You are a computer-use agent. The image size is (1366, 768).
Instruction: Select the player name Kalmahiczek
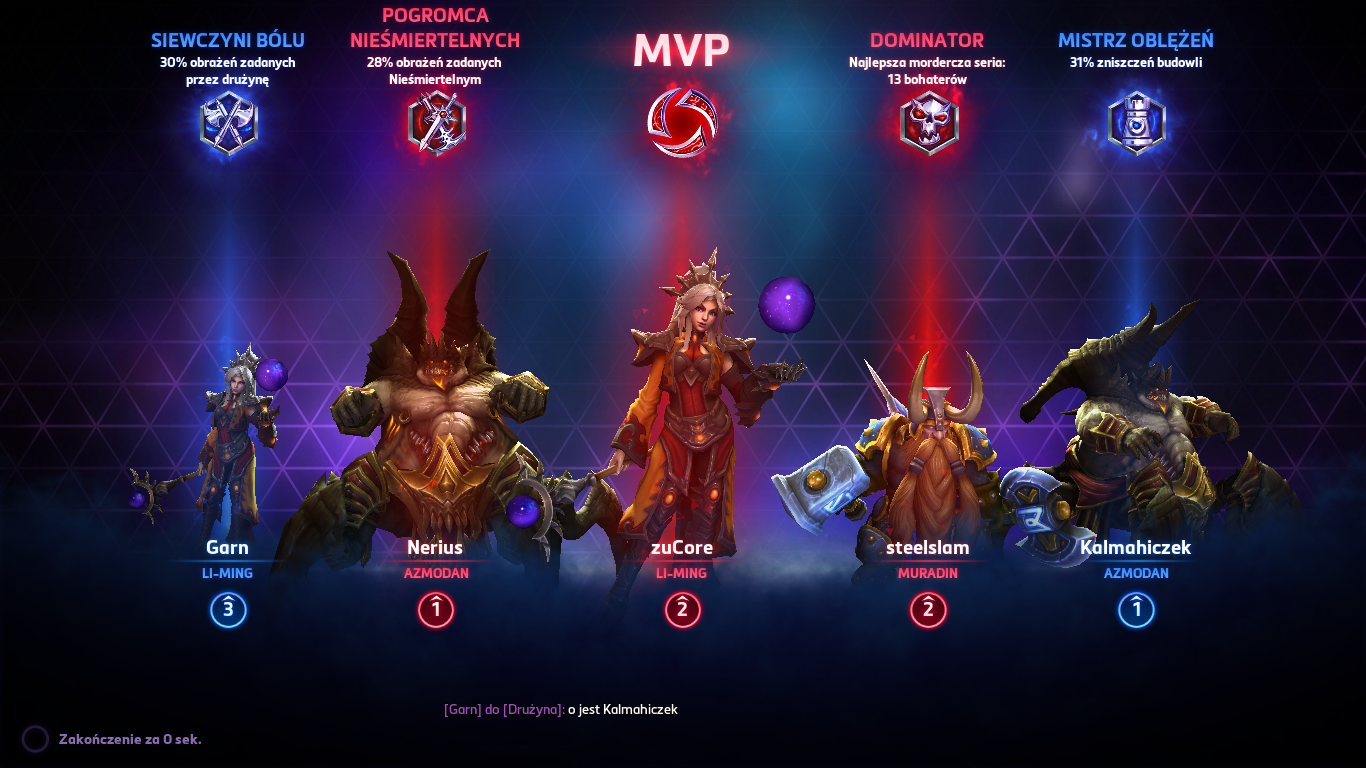(1135, 547)
